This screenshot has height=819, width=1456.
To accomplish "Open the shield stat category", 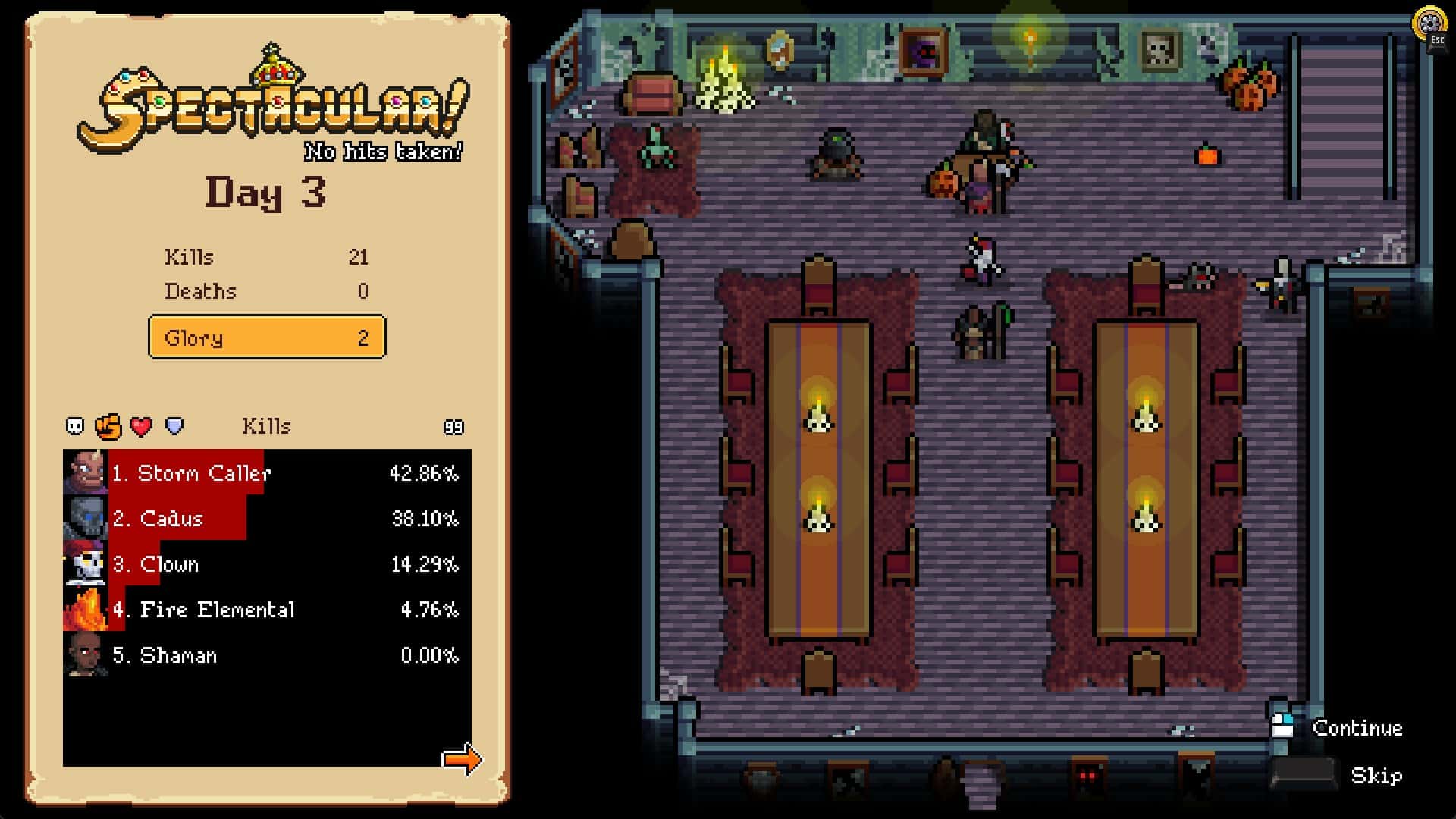I will (173, 426).
